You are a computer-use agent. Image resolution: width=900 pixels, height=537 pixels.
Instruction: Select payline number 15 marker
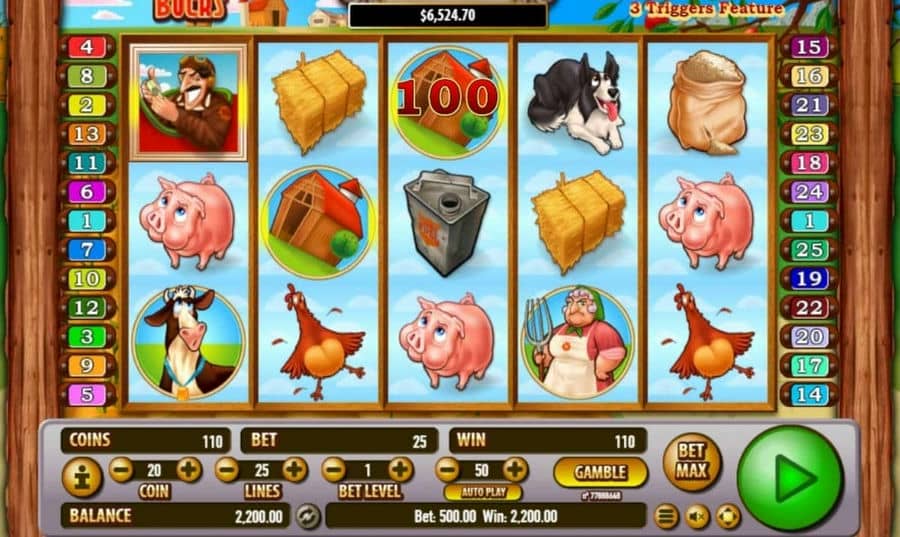click(808, 47)
